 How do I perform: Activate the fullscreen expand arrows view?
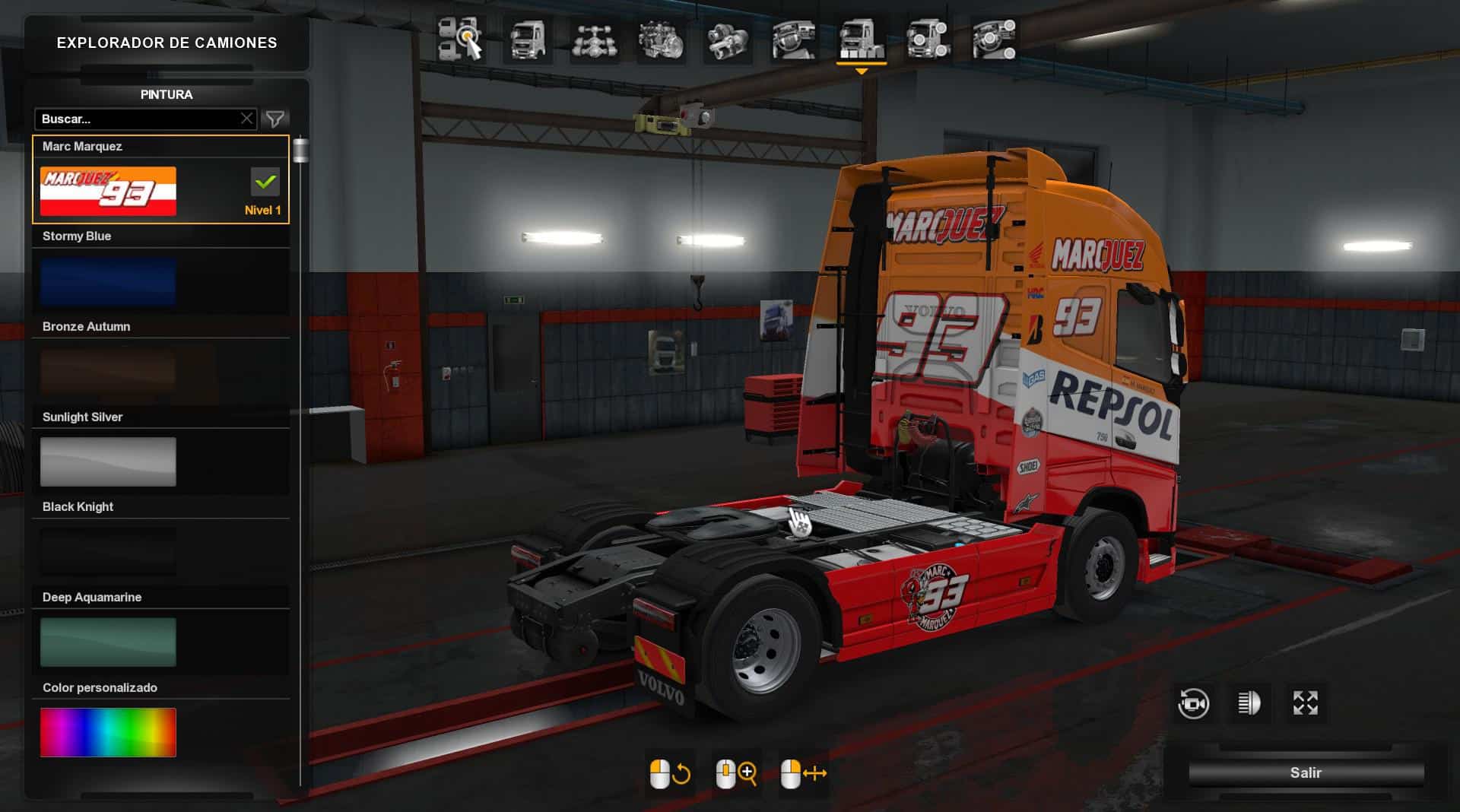tap(1306, 703)
